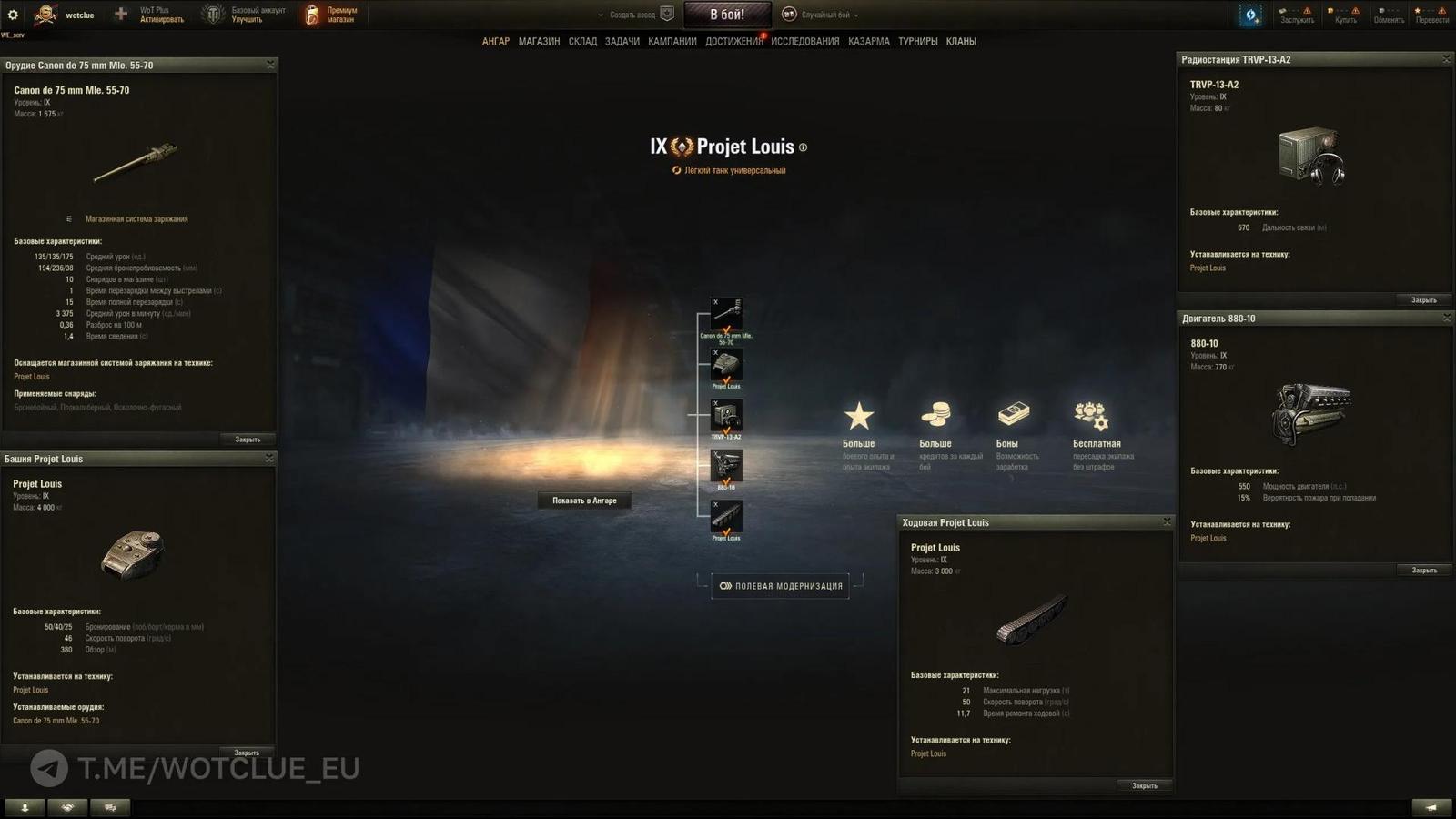Collapse the Ходовая Projet Louis panel
This screenshot has width=1456, height=819.
point(1168,521)
